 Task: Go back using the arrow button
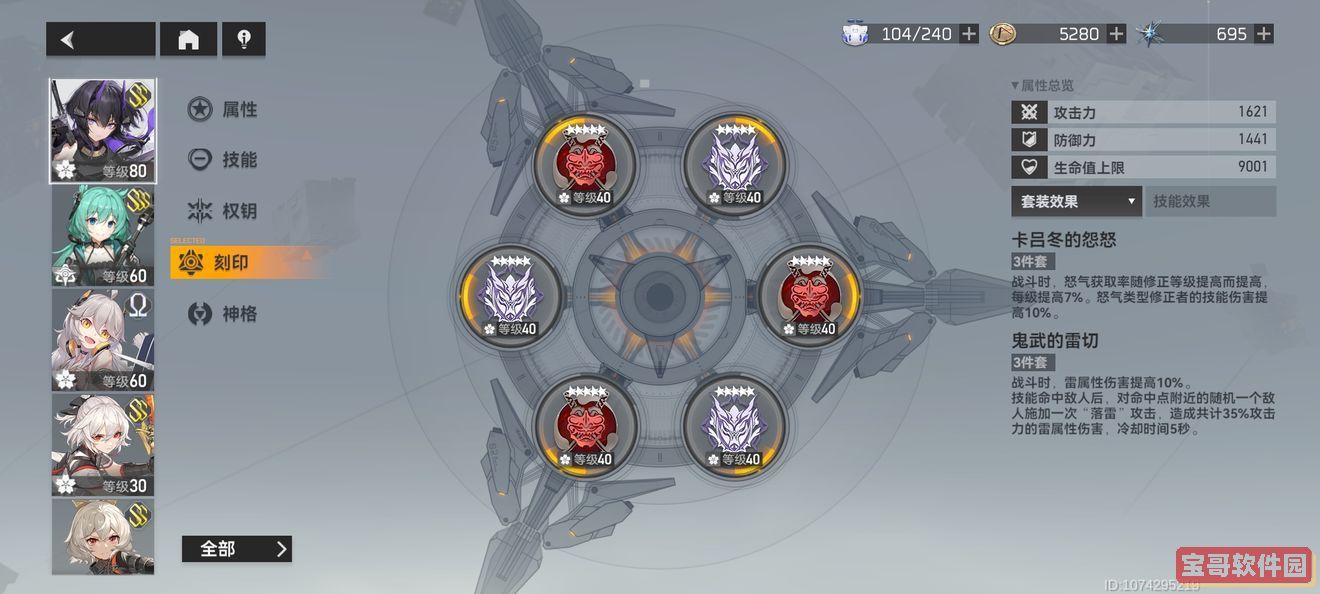tap(100, 39)
